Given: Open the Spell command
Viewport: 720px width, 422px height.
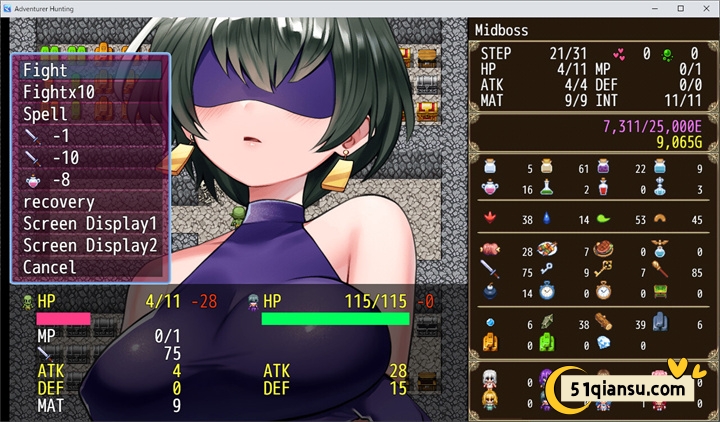Looking at the screenshot, I should click(90, 114).
